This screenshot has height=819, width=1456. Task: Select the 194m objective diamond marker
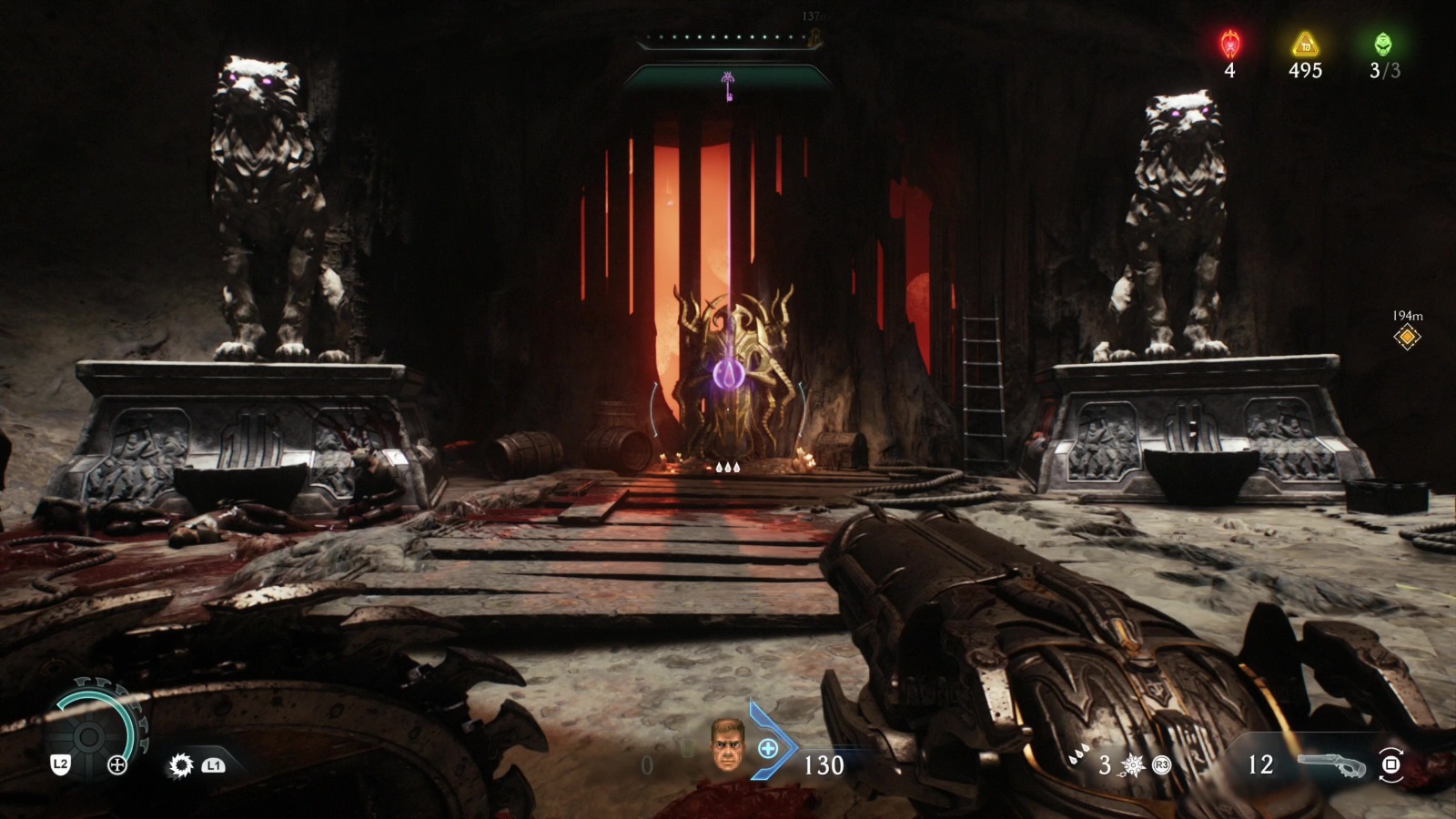1406,336
